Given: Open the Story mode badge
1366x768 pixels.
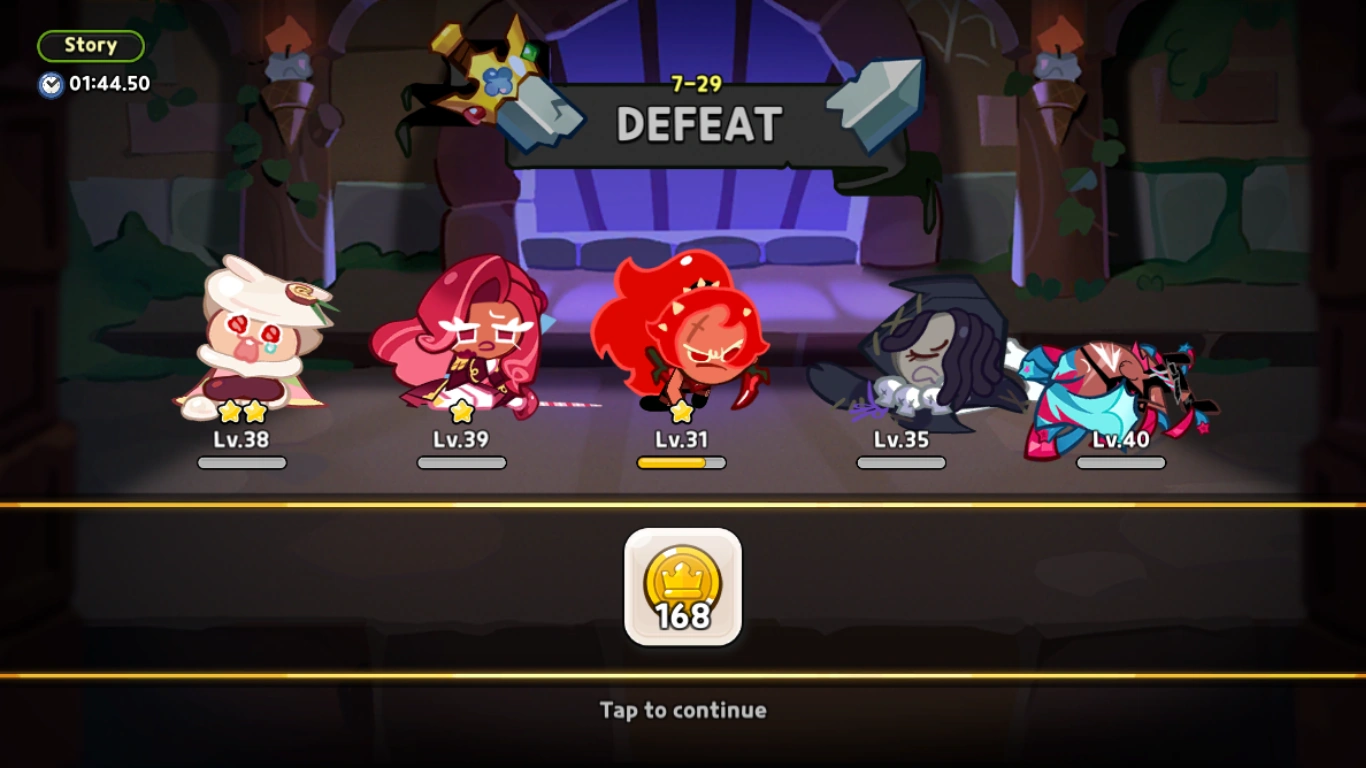Looking at the screenshot, I should pos(90,45).
